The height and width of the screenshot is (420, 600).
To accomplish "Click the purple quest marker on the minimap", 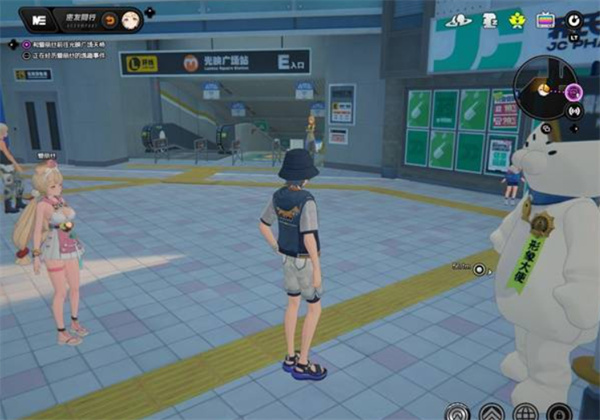I will point(573,93).
